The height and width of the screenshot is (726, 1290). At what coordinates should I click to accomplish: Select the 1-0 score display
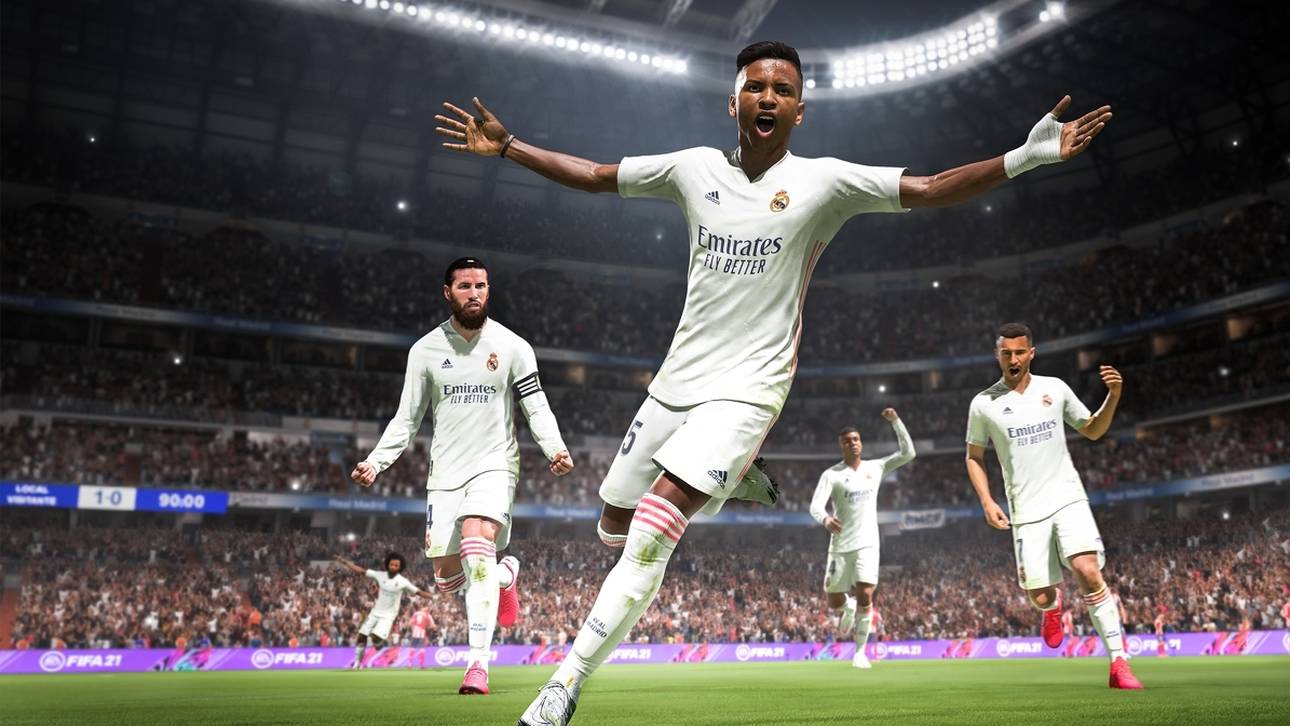point(107,500)
